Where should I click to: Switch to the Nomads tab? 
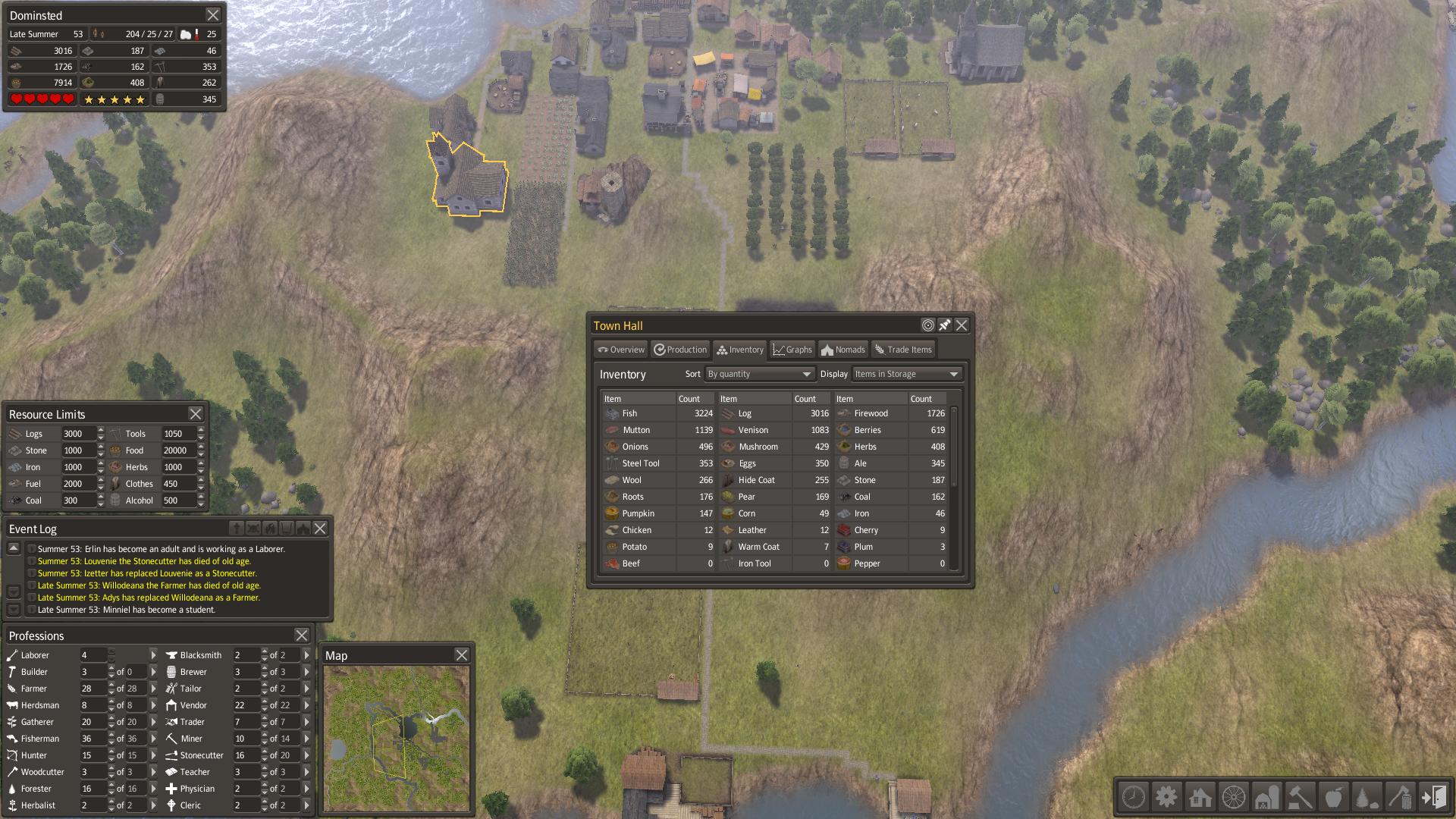coord(843,350)
